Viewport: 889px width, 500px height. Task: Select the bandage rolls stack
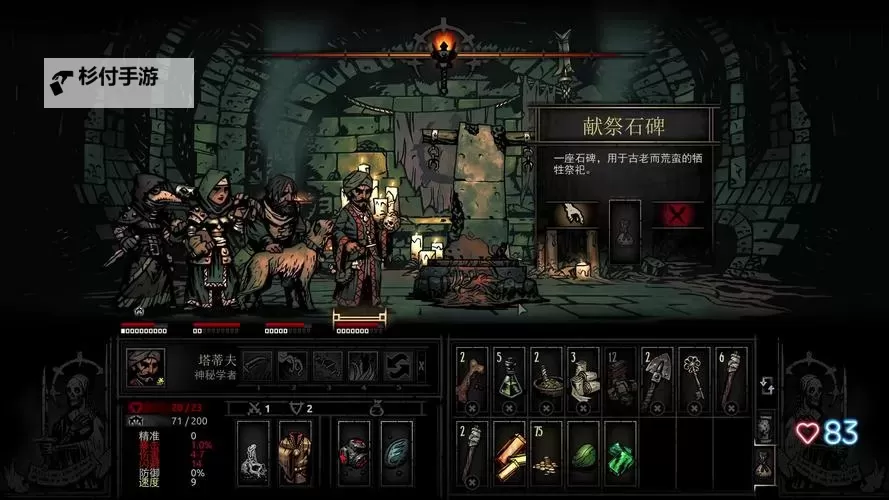[582, 380]
